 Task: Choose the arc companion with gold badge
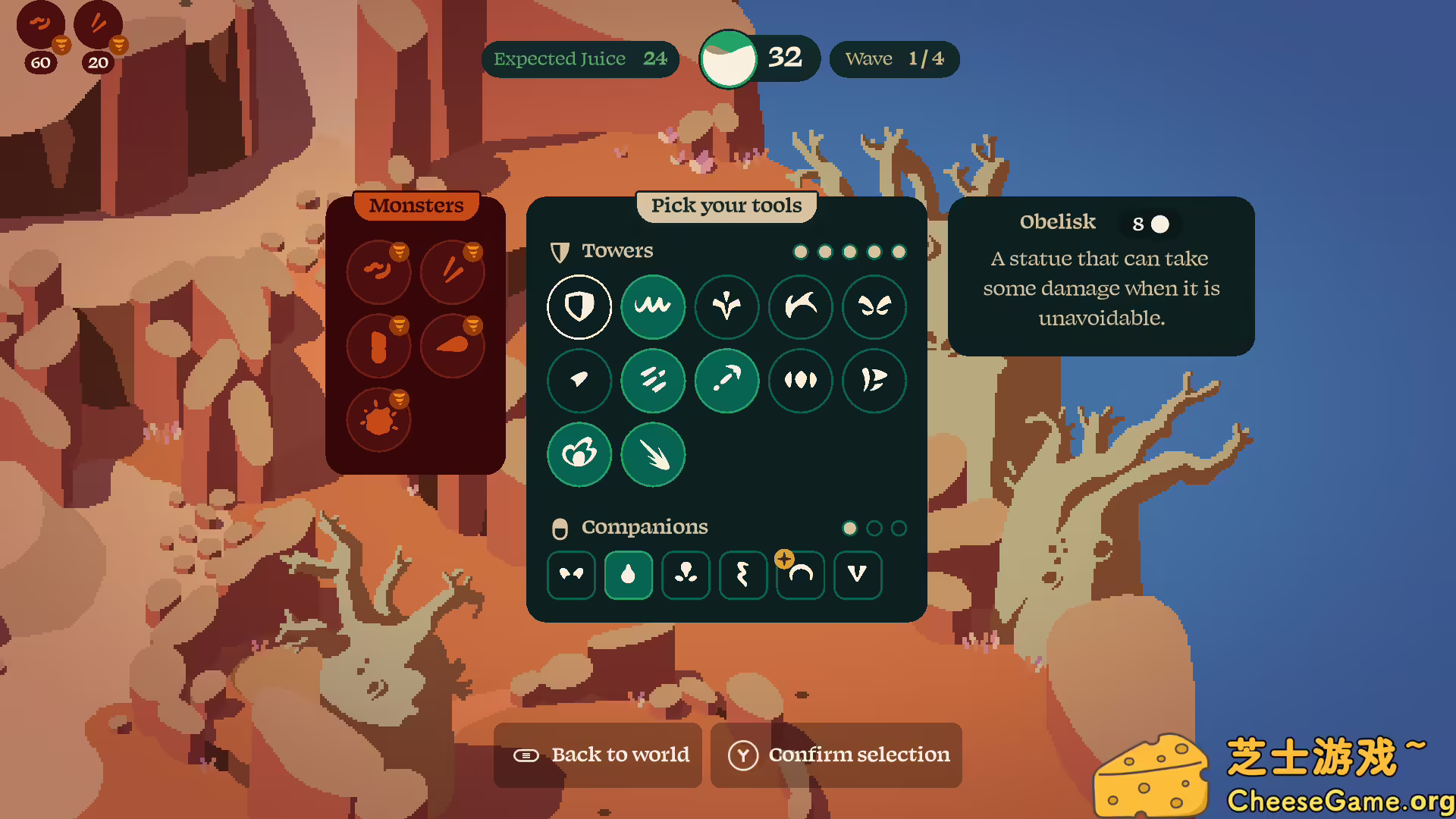pyautogui.click(x=801, y=575)
